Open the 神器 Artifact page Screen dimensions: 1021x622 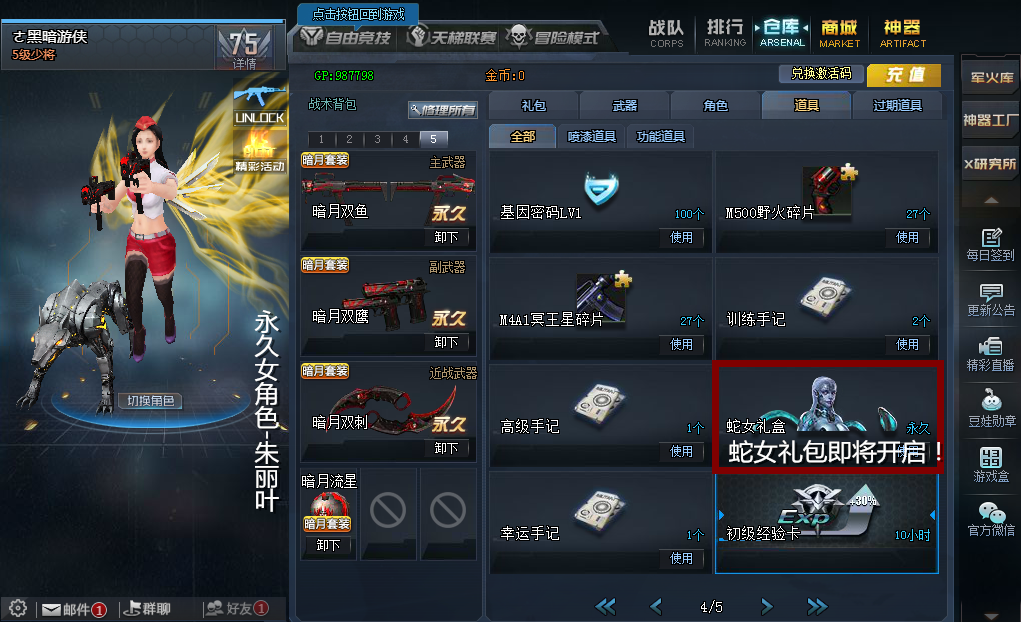pyautogui.click(x=902, y=32)
